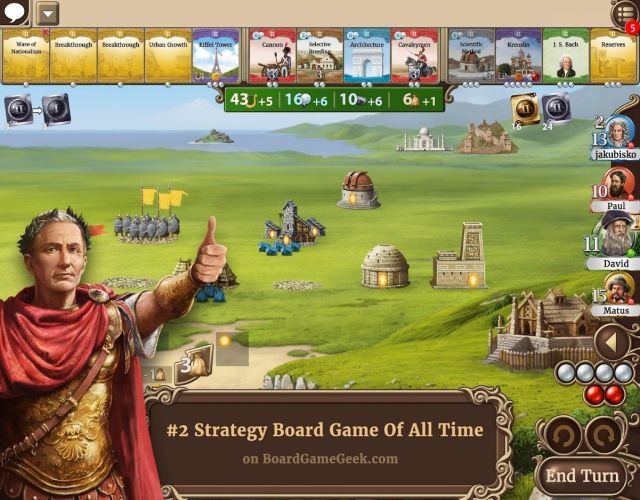The width and height of the screenshot is (640, 500).
Task: Click the clockwise redo arrow button
Action: tap(604, 435)
